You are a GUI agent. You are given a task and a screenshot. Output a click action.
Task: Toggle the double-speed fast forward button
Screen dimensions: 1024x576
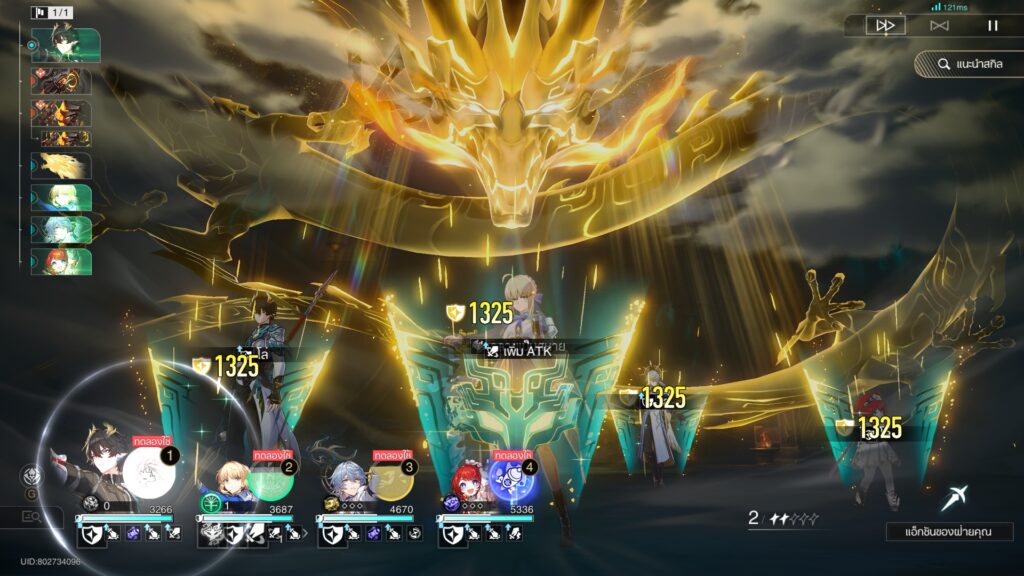[885, 26]
